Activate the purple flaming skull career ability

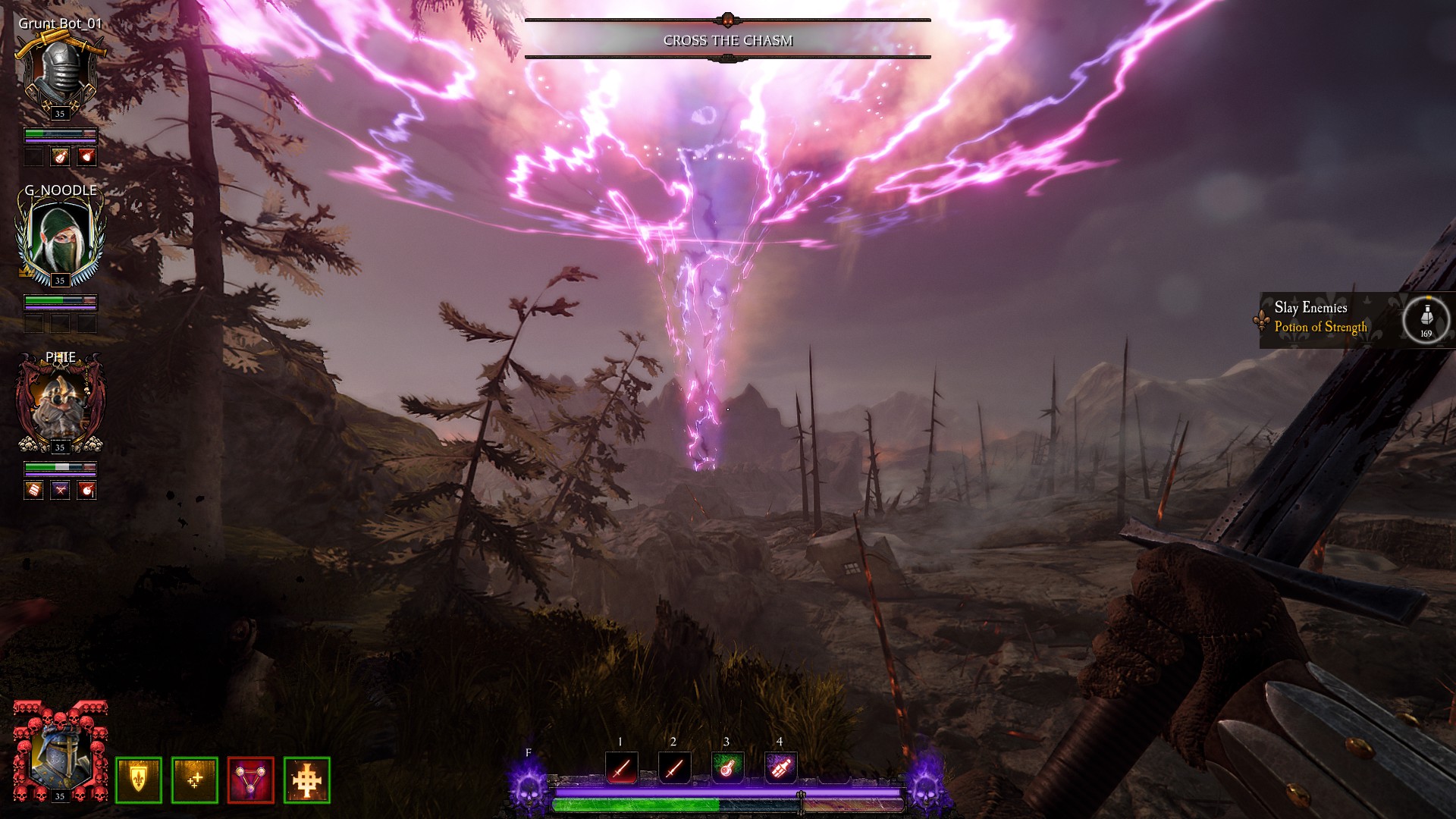pyautogui.click(x=528, y=787)
